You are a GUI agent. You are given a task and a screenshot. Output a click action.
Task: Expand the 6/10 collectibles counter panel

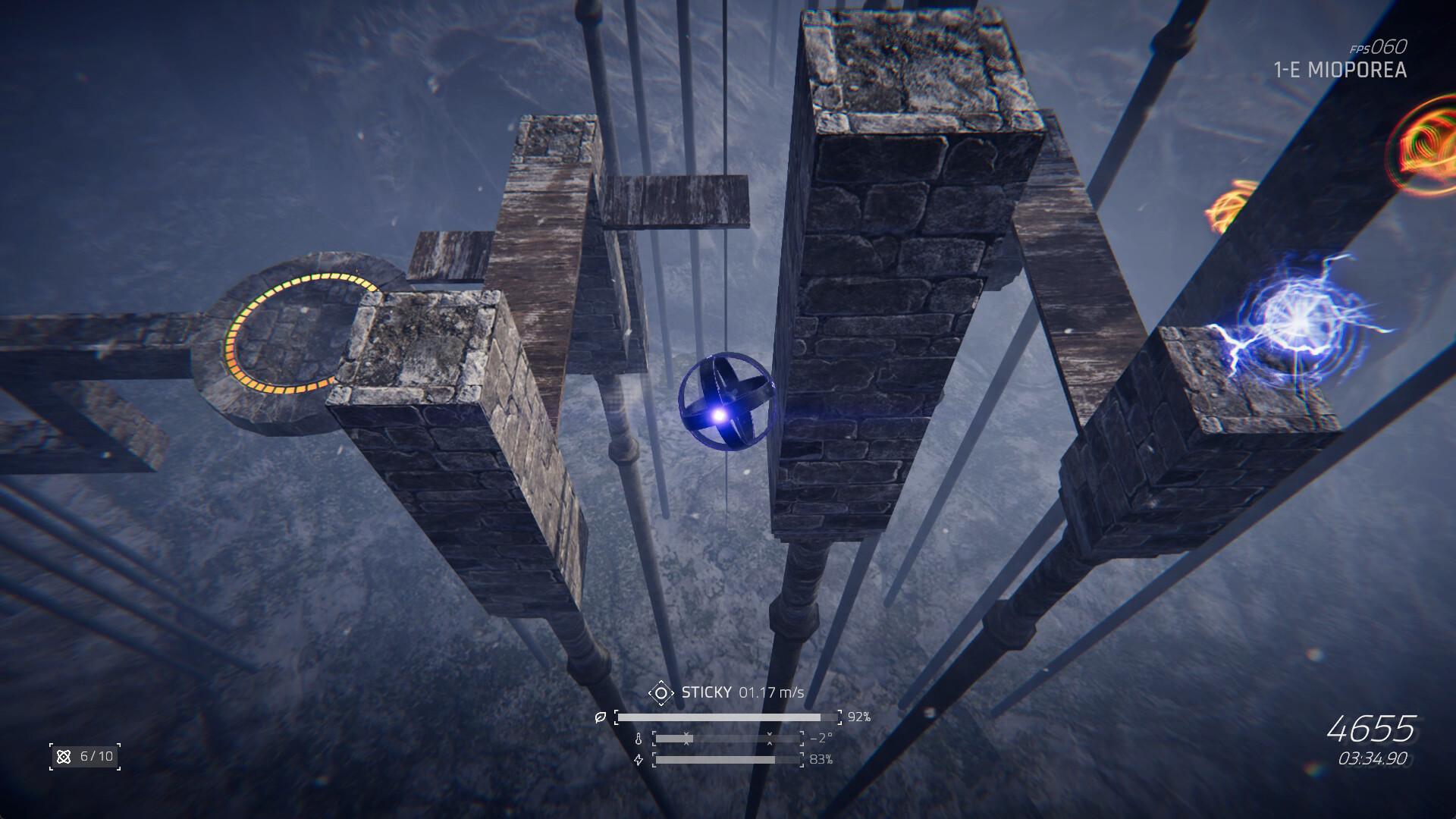pyautogui.click(x=86, y=757)
